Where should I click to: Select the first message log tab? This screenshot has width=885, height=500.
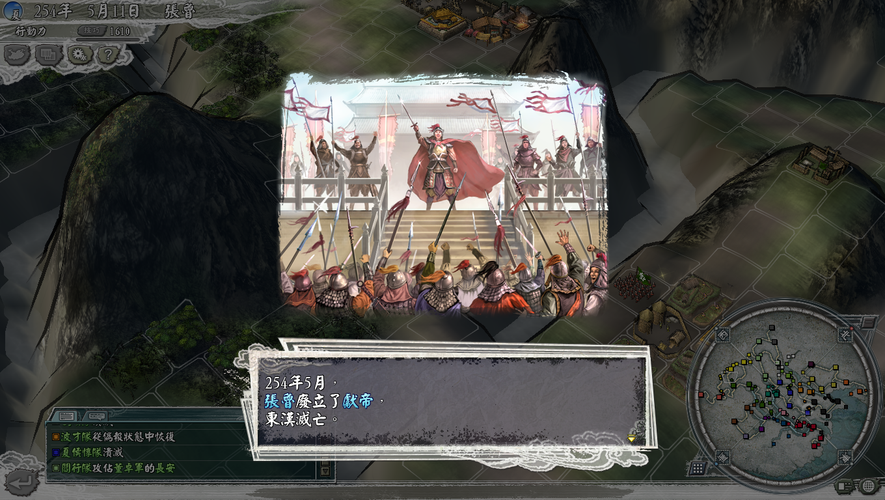point(66,416)
